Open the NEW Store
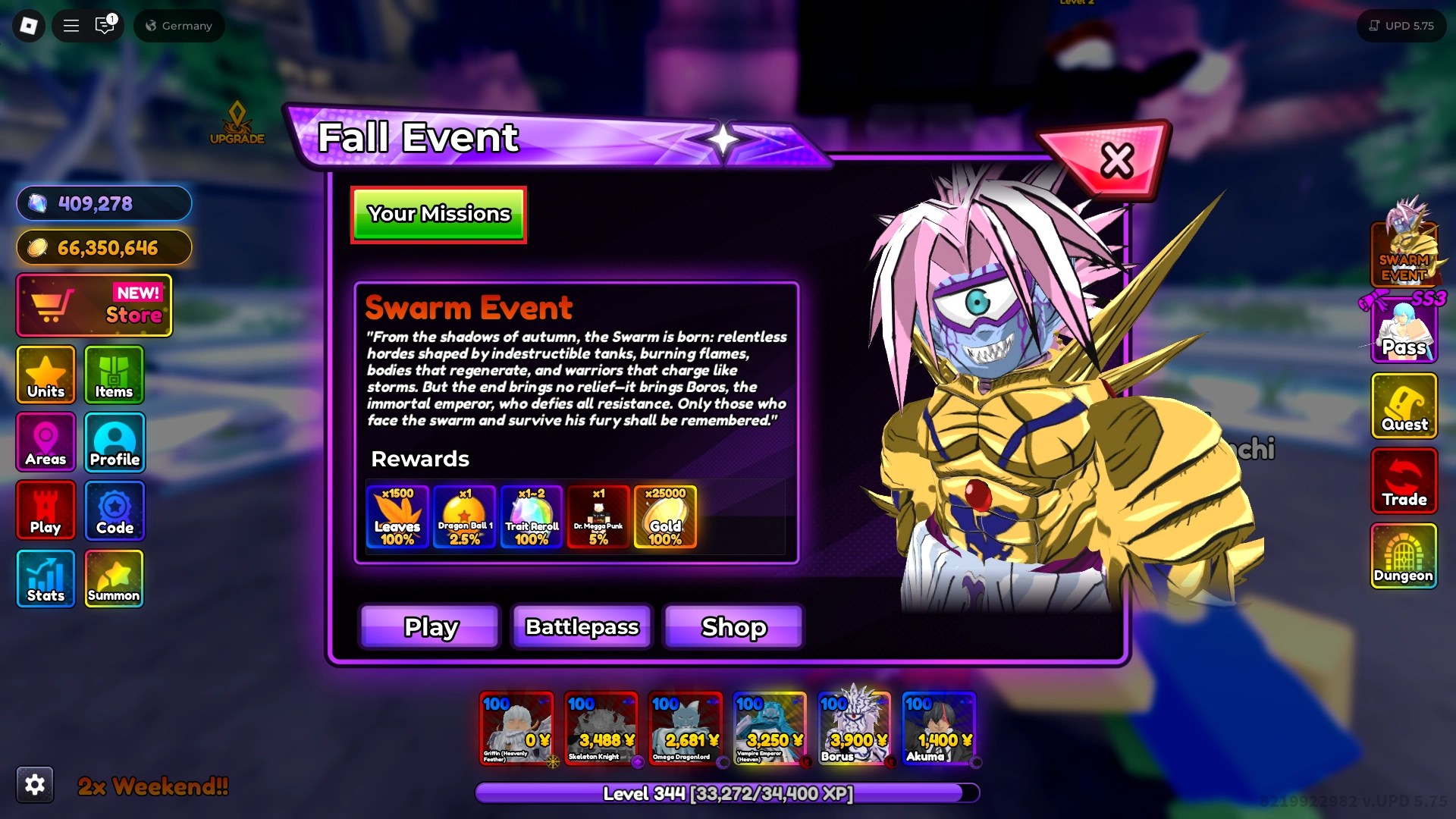 pos(93,306)
